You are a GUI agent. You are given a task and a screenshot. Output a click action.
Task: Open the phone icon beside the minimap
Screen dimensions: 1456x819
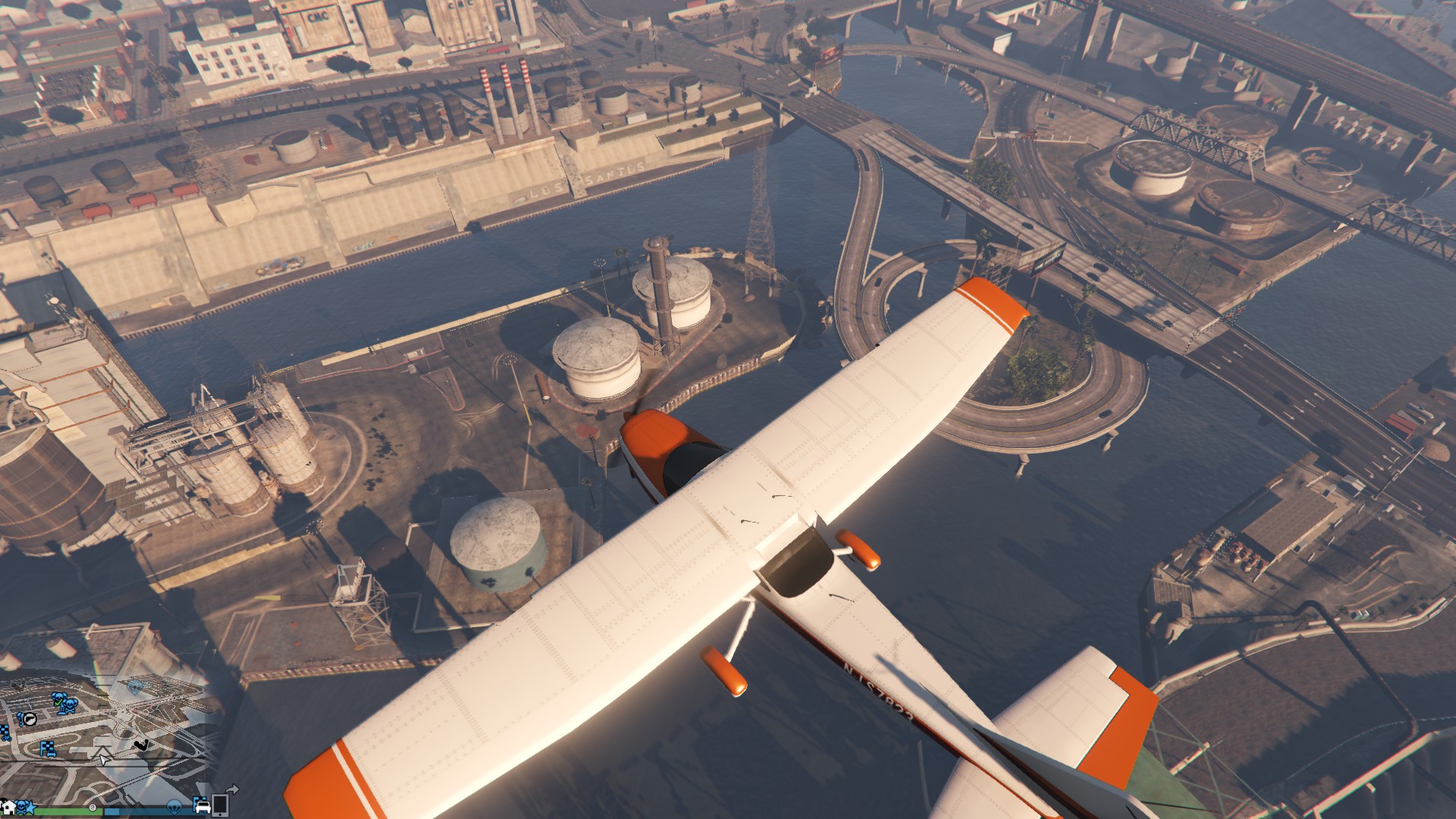point(220,805)
